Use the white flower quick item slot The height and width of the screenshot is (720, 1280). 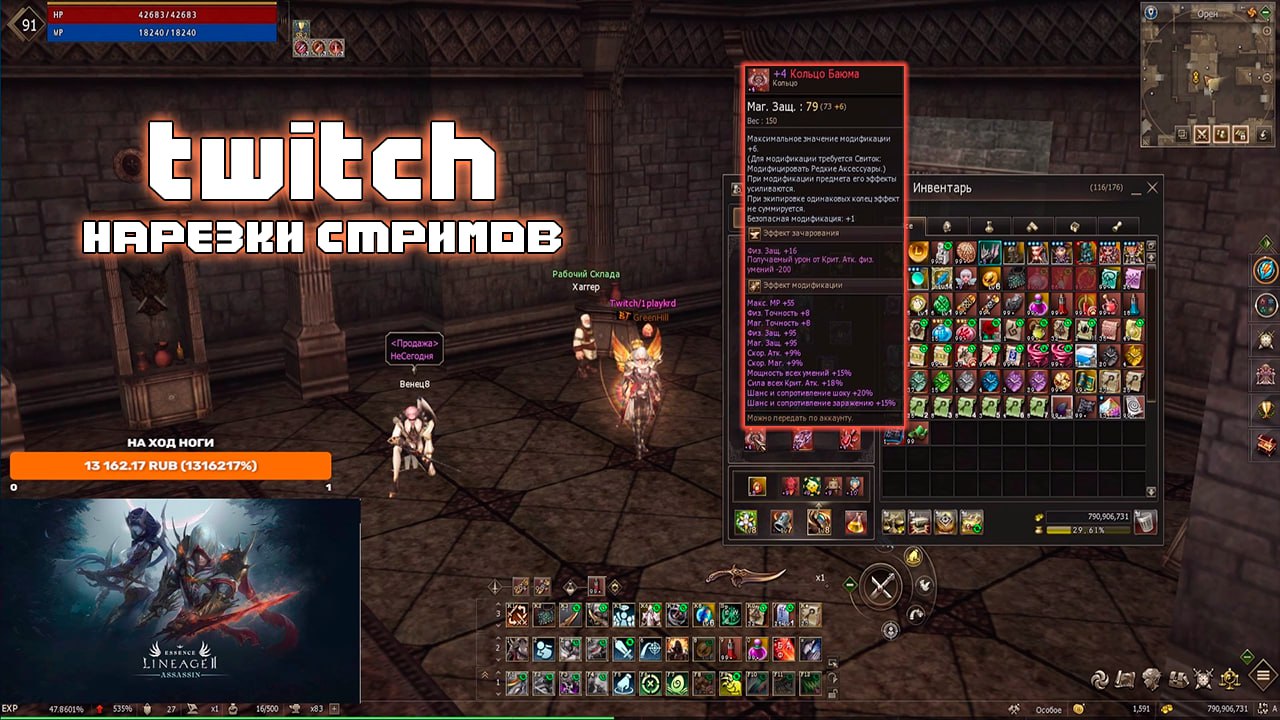745,520
